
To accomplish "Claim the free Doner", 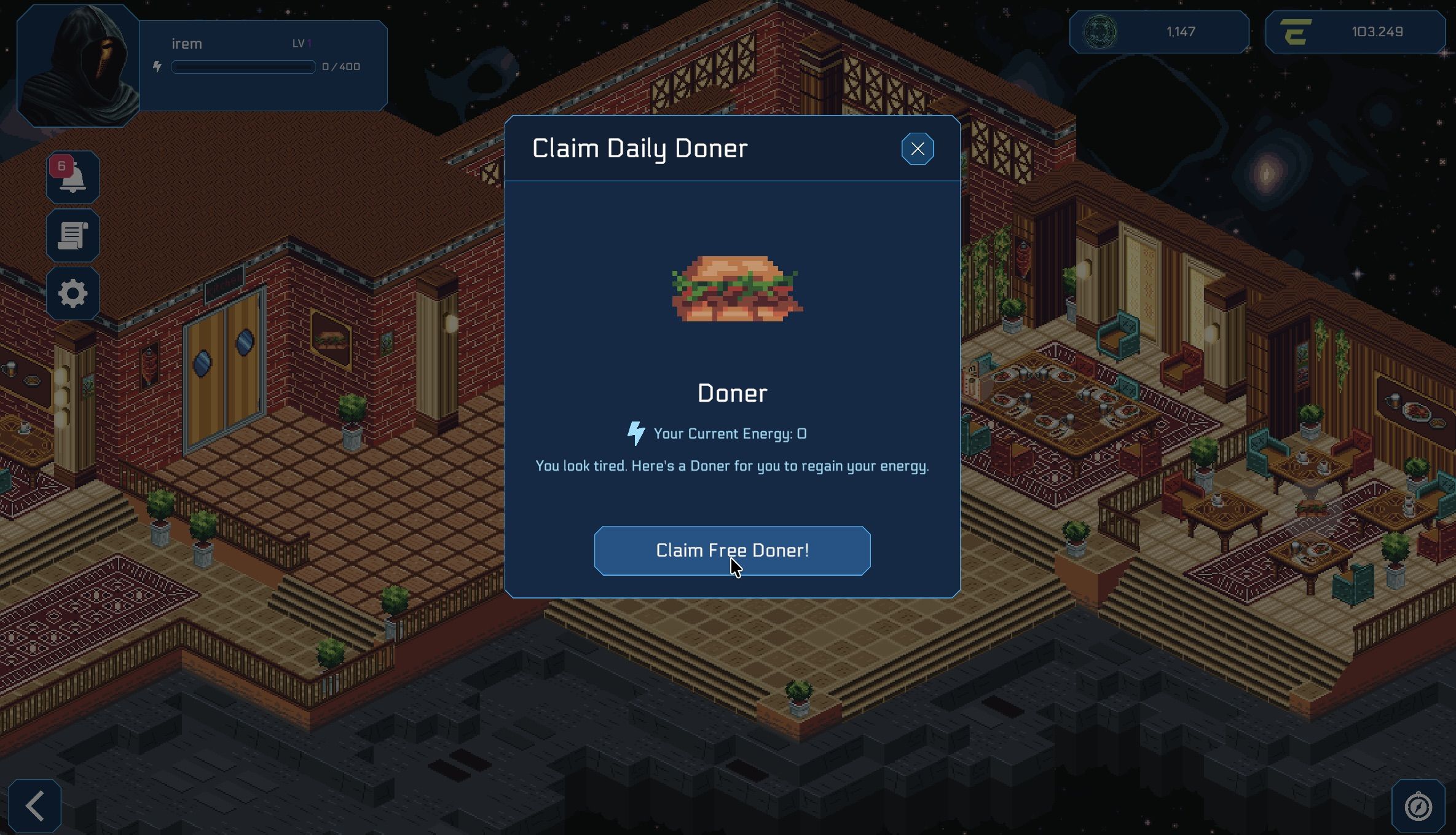I will click(732, 551).
